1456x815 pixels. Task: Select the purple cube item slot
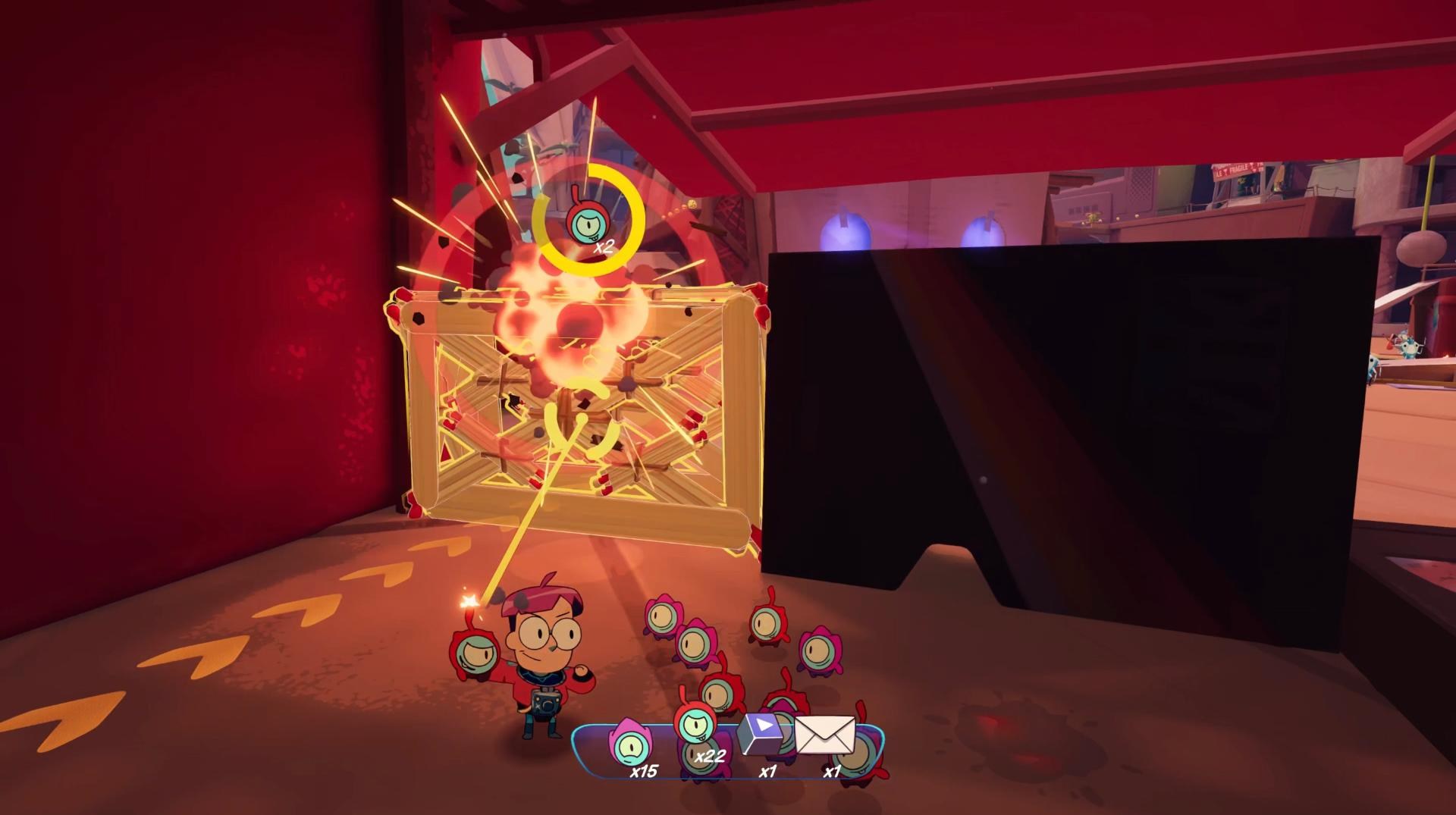click(x=761, y=734)
